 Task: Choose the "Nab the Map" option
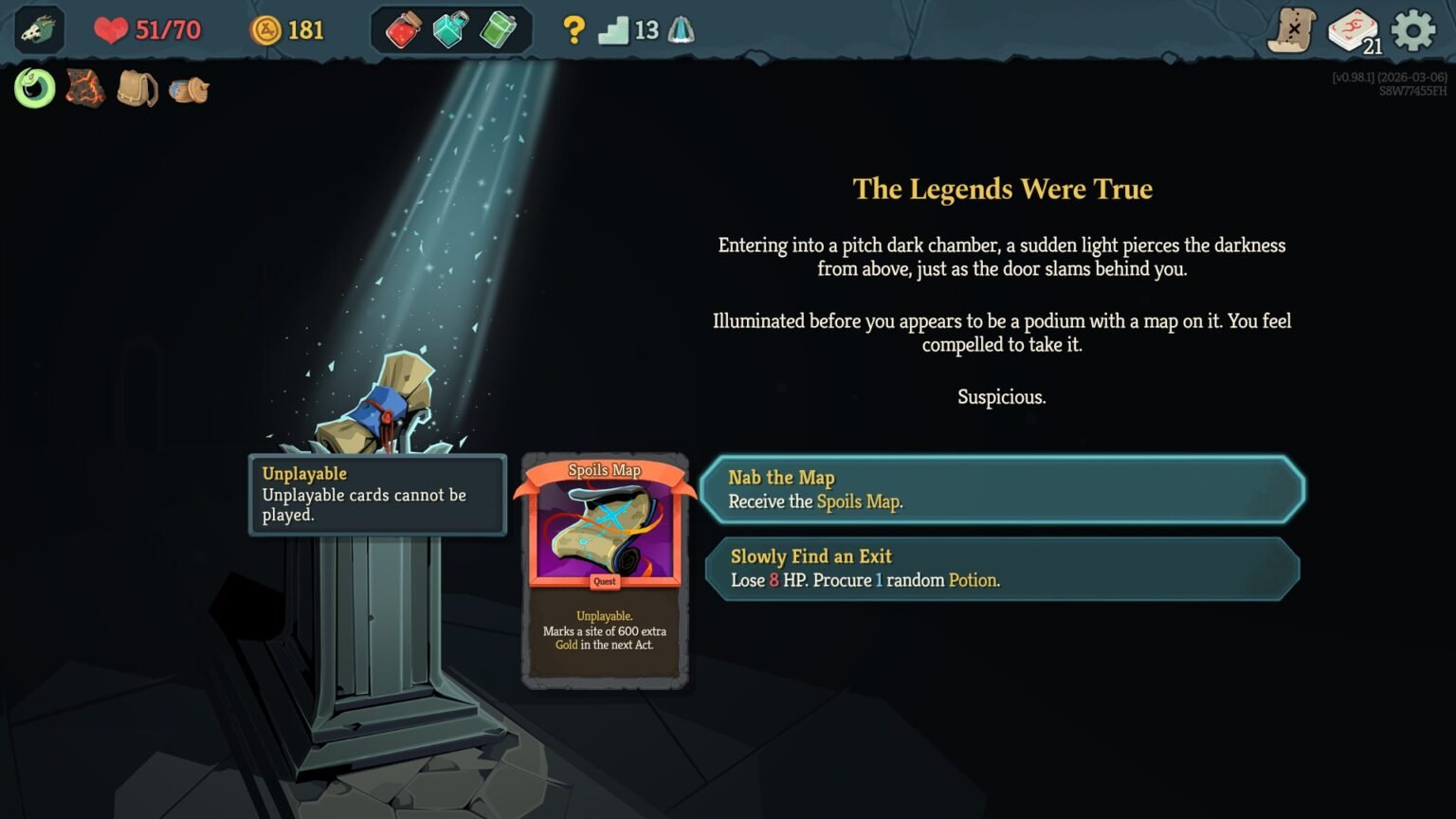pyautogui.click(x=1002, y=490)
